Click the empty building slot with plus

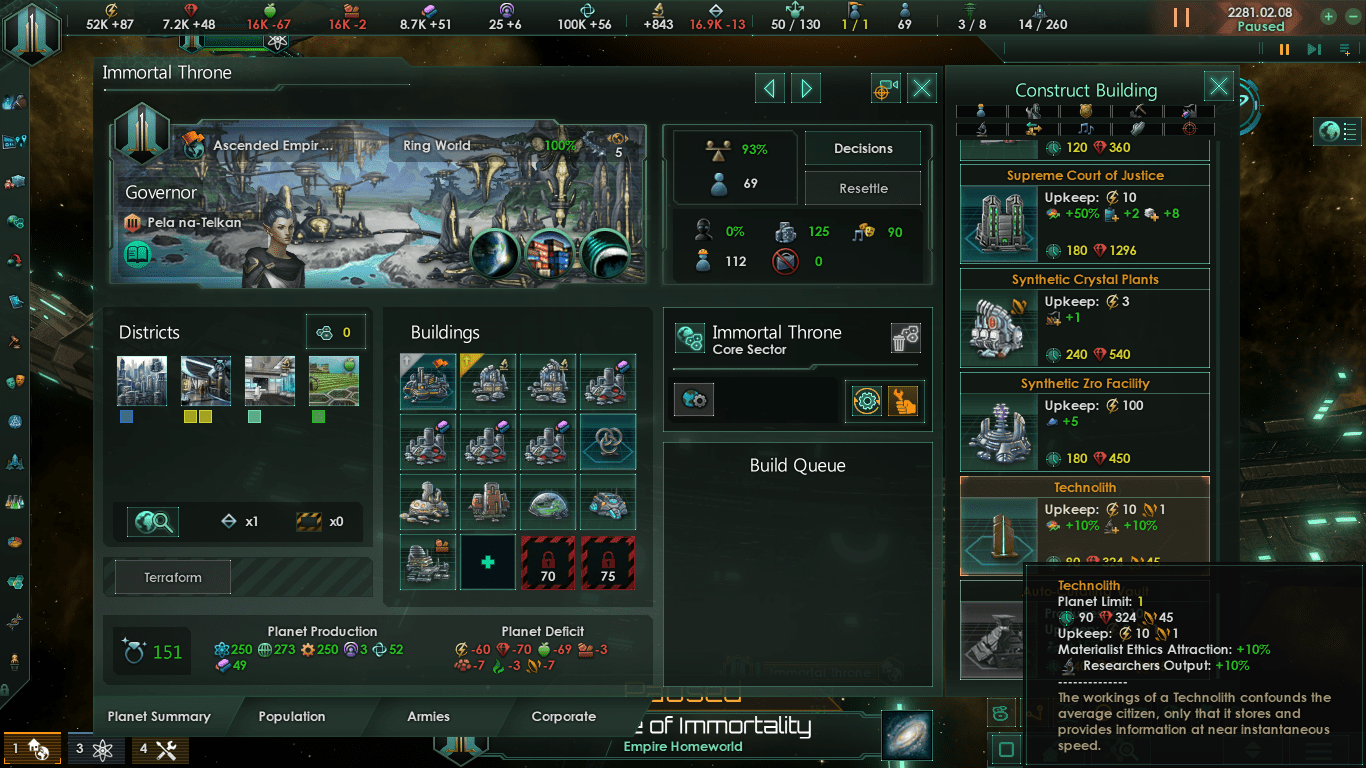point(488,562)
